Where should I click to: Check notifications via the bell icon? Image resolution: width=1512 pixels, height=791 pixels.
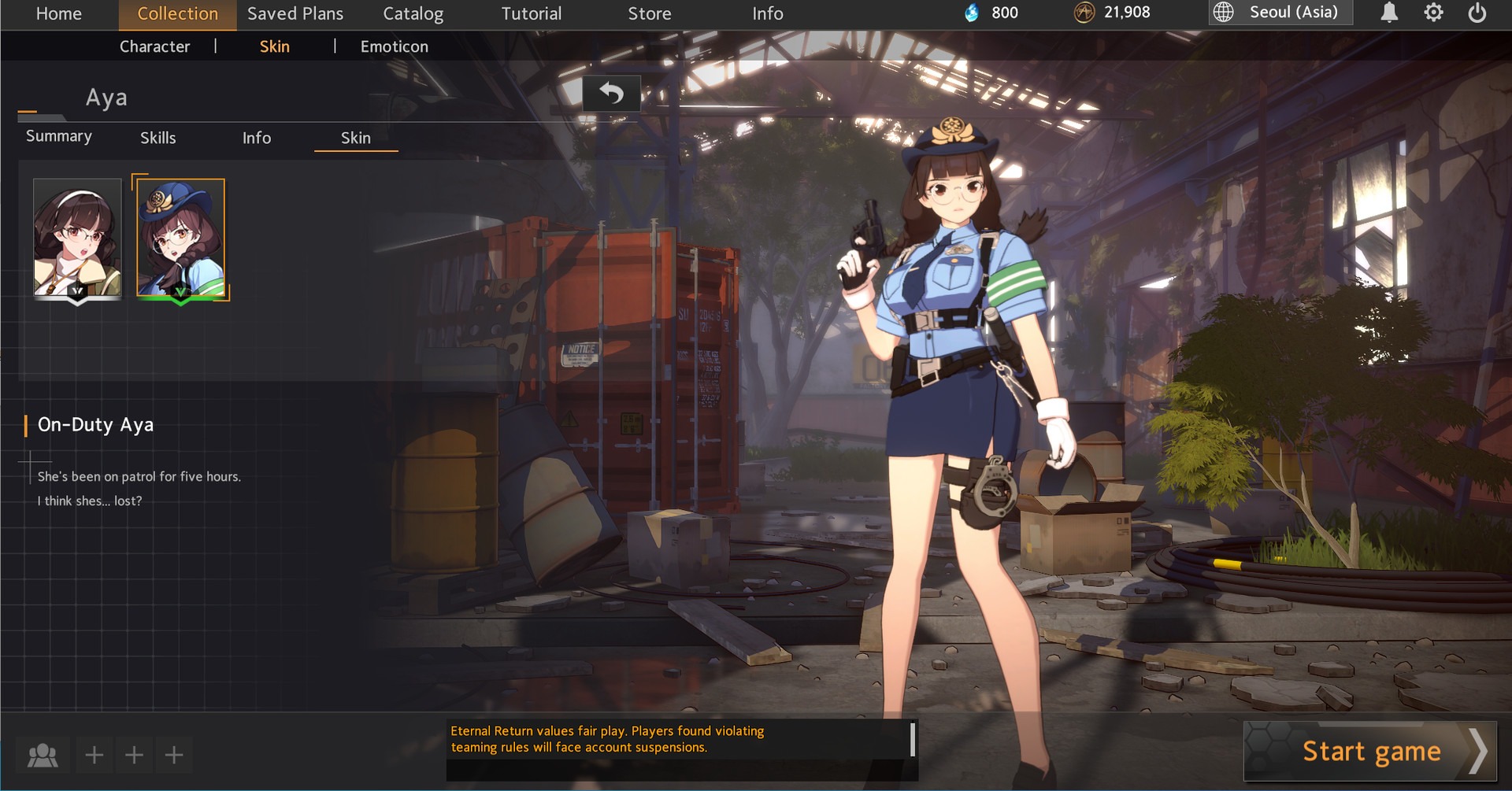[1388, 13]
